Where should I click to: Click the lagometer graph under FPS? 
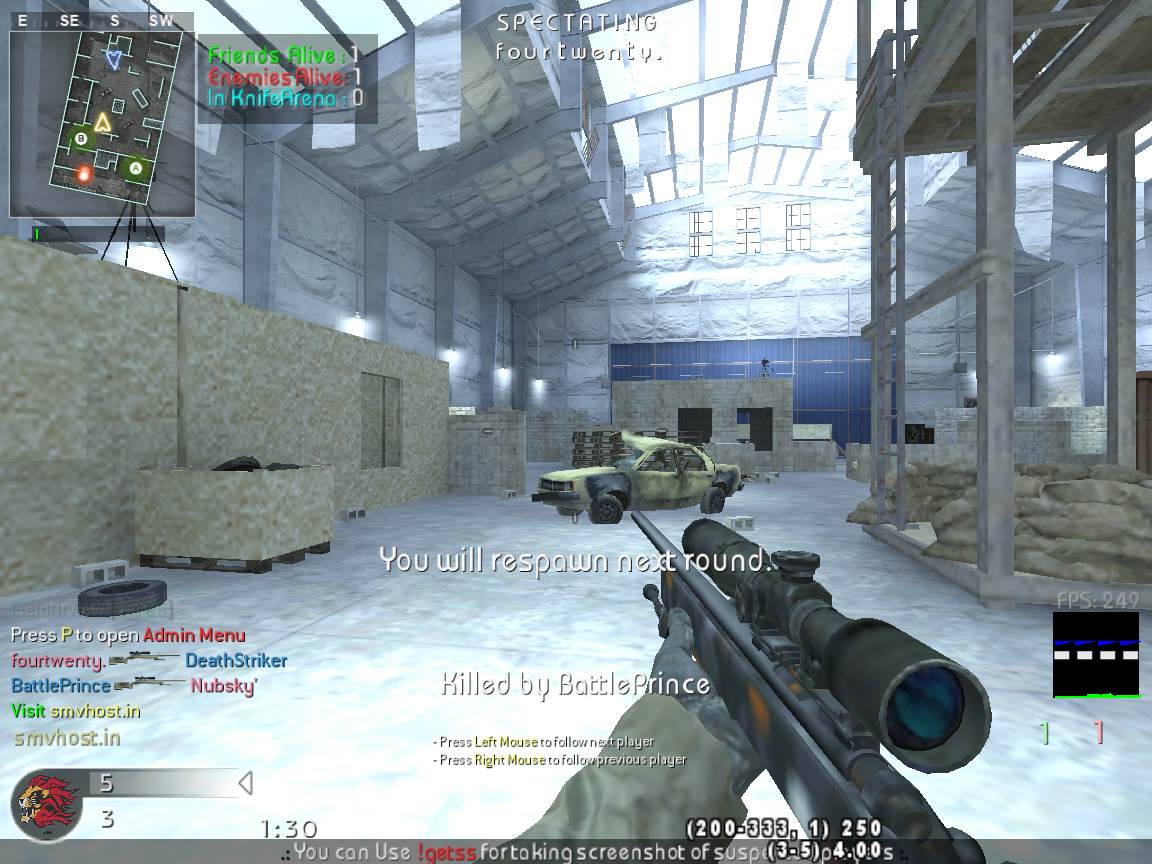click(1095, 655)
